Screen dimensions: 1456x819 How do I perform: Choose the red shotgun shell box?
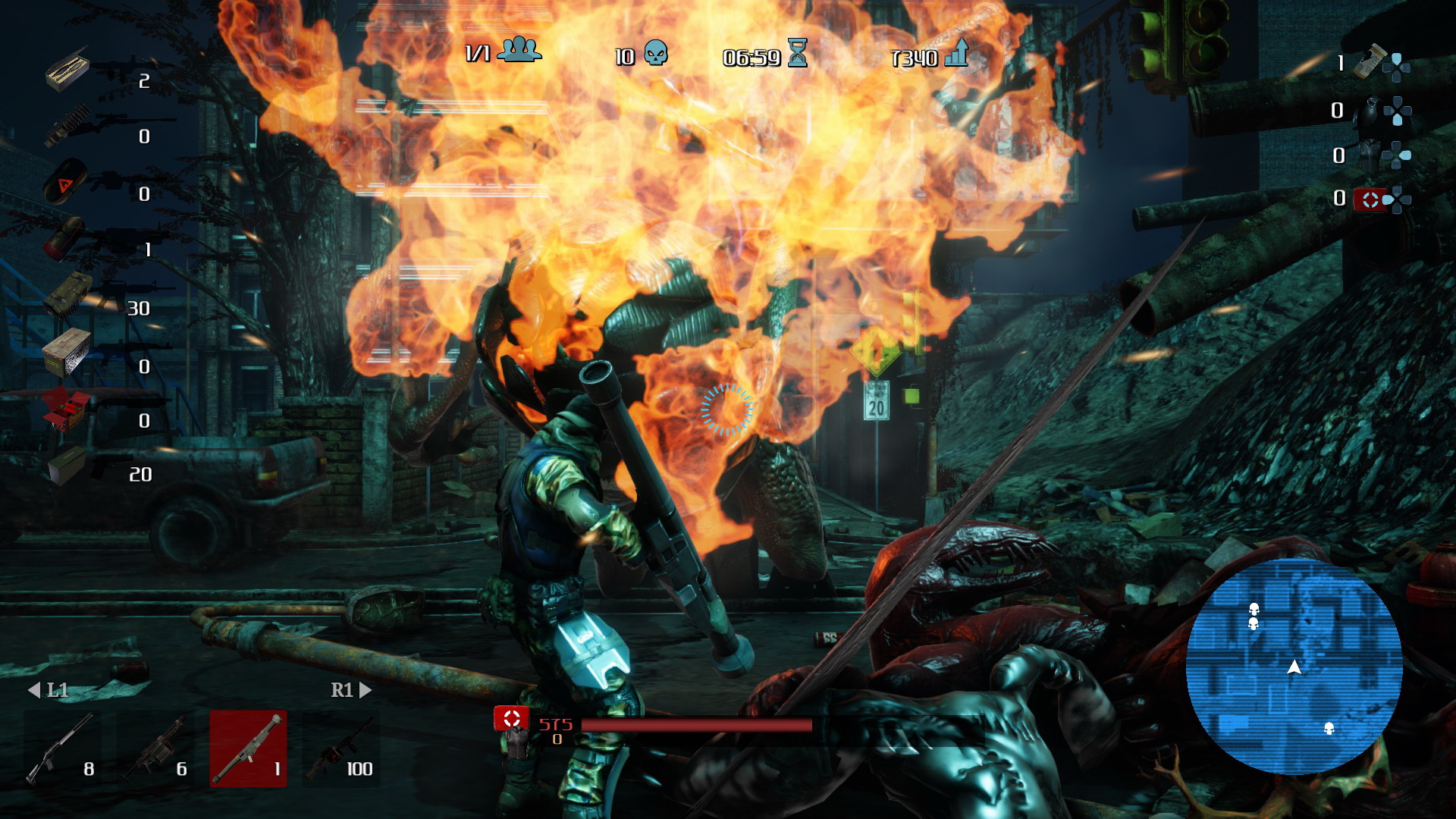tap(65, 408)
